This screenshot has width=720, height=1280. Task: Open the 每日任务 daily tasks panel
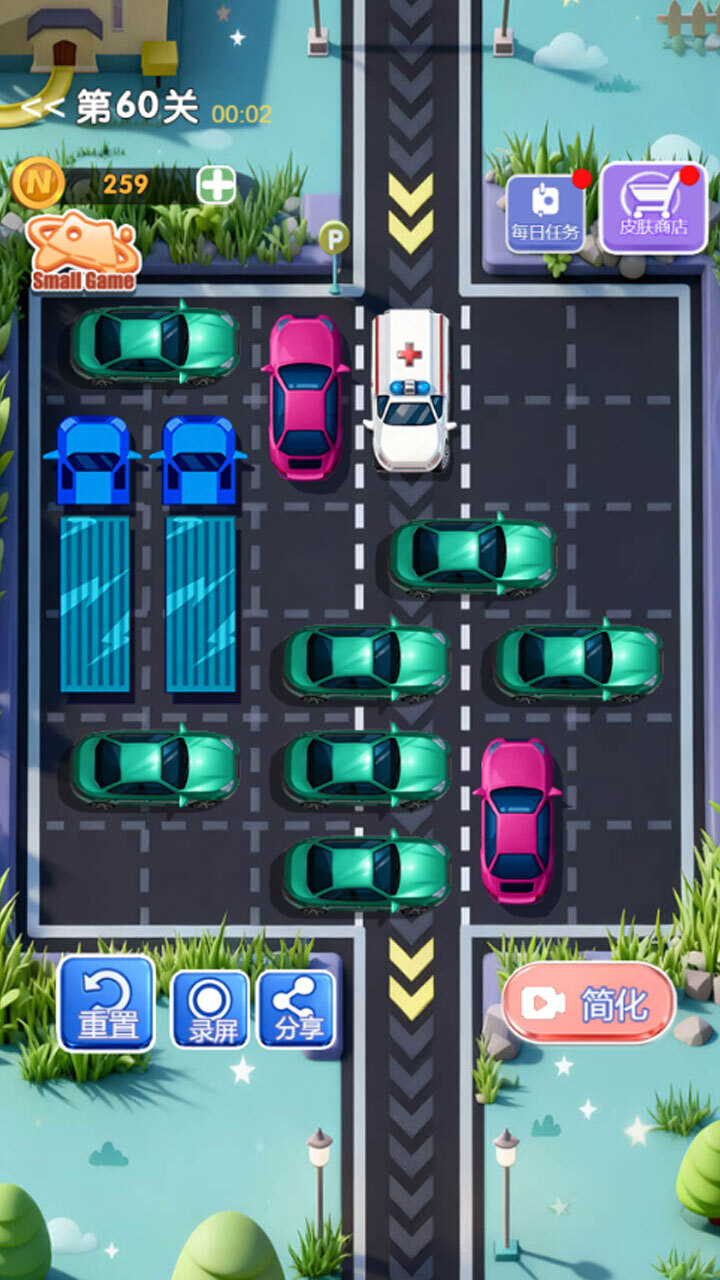click(545, 214)
